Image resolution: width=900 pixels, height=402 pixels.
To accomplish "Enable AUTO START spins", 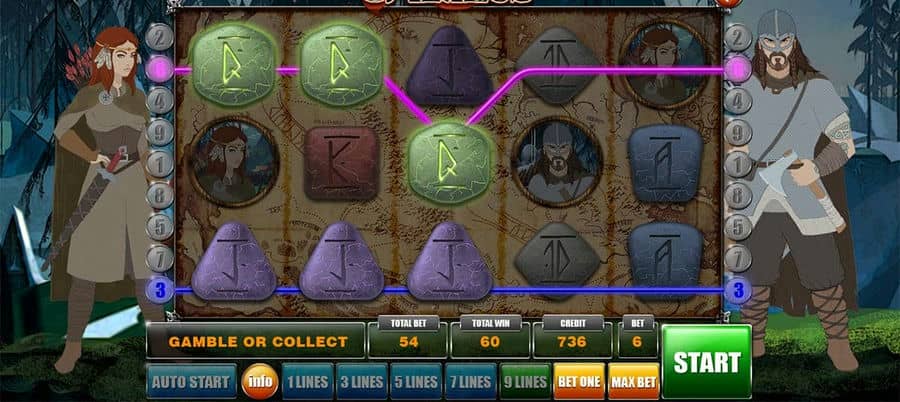I will click(x=191, y=381).
